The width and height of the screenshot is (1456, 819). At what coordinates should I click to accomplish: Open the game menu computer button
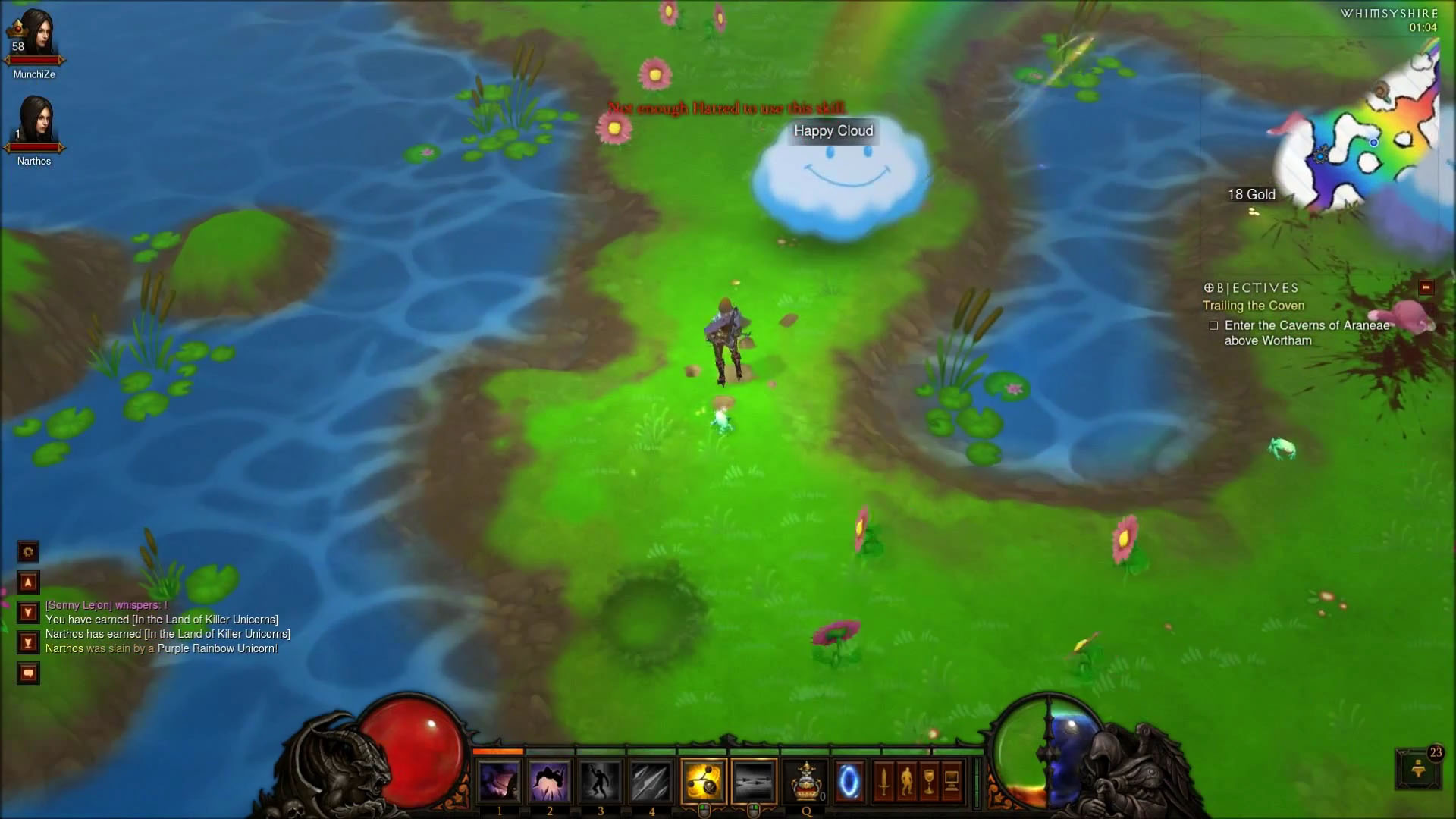952,781
